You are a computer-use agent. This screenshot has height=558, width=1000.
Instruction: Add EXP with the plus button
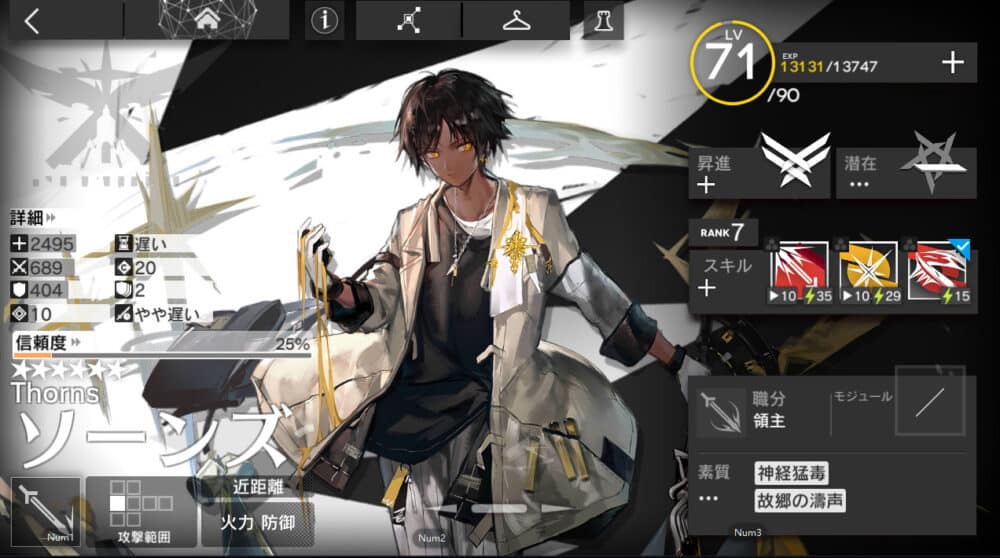[952, 63]
